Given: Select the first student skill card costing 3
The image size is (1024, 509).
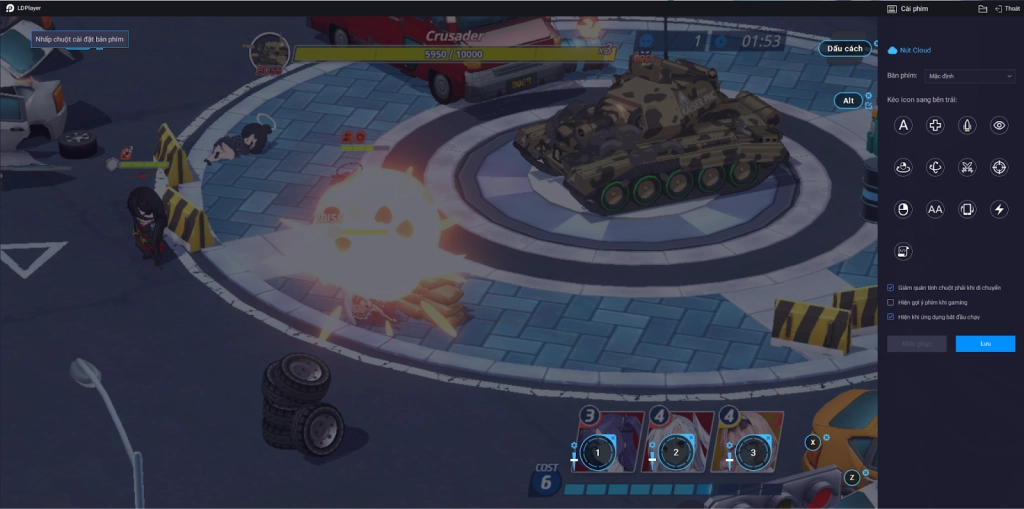Looking at the screenshot, I should (x=598, y=452).
